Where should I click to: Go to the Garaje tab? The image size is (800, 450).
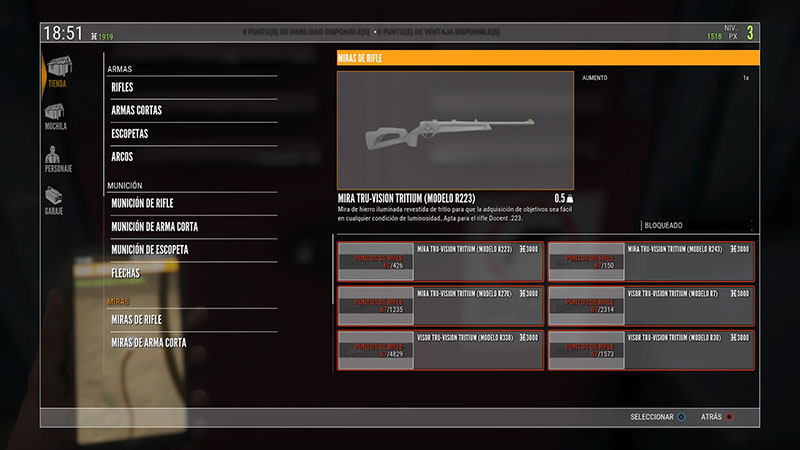pos(56,198)
